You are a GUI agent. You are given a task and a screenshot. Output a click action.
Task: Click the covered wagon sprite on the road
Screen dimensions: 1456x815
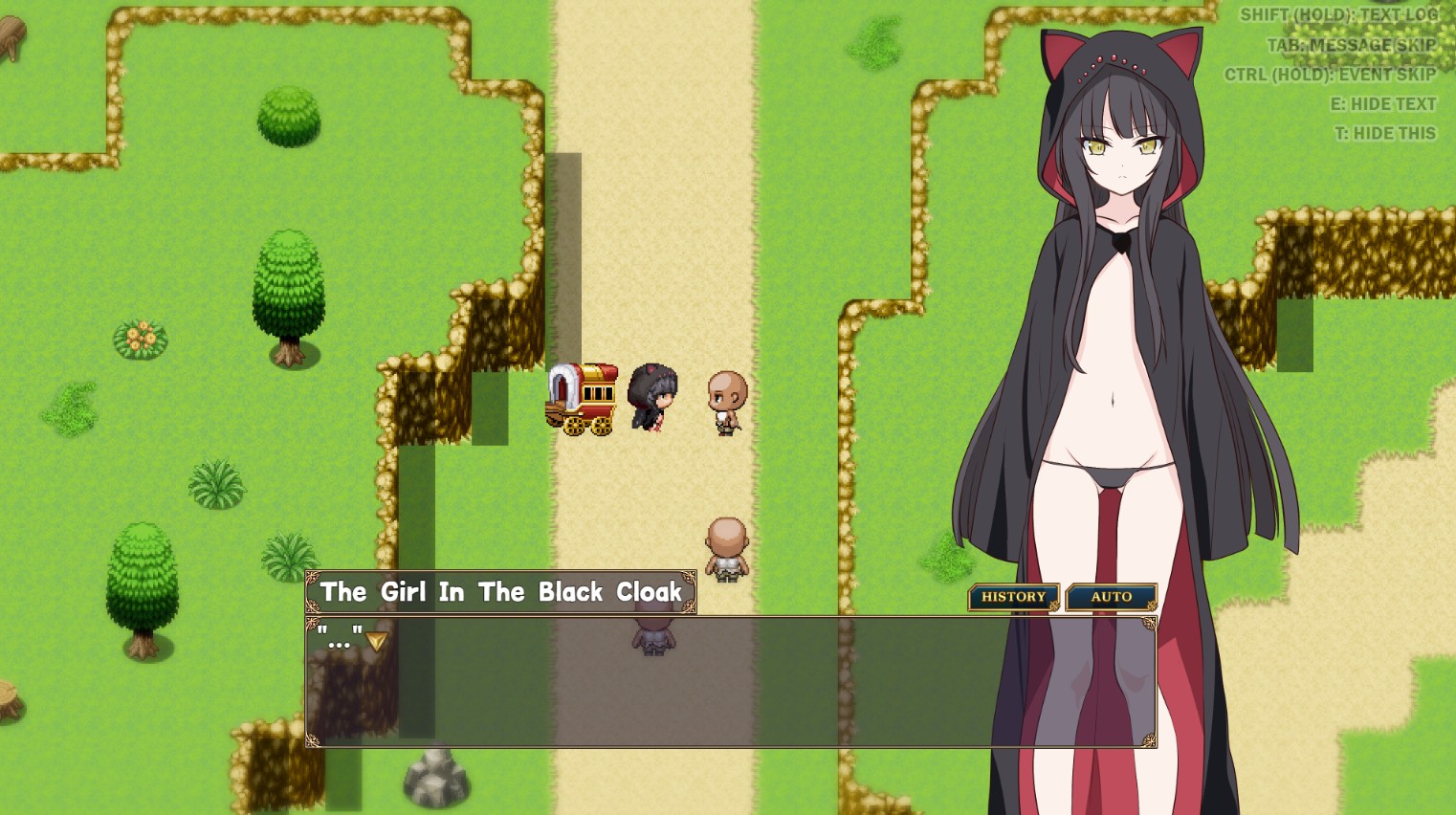(x=581, y=397)
